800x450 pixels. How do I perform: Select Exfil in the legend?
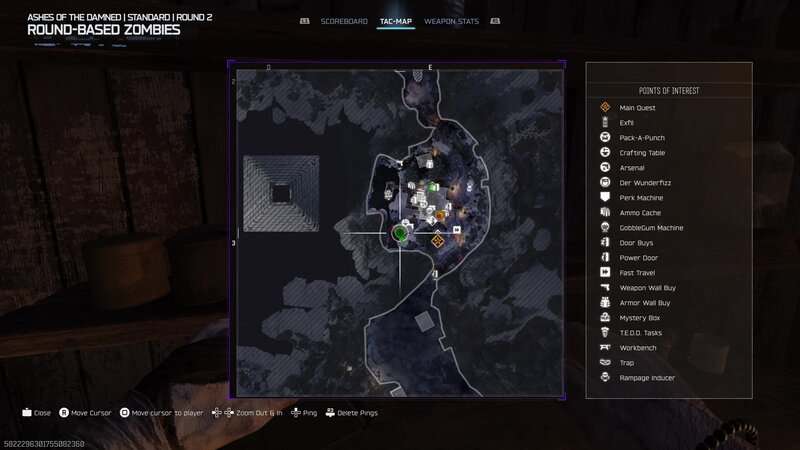[x=627, y=122]
